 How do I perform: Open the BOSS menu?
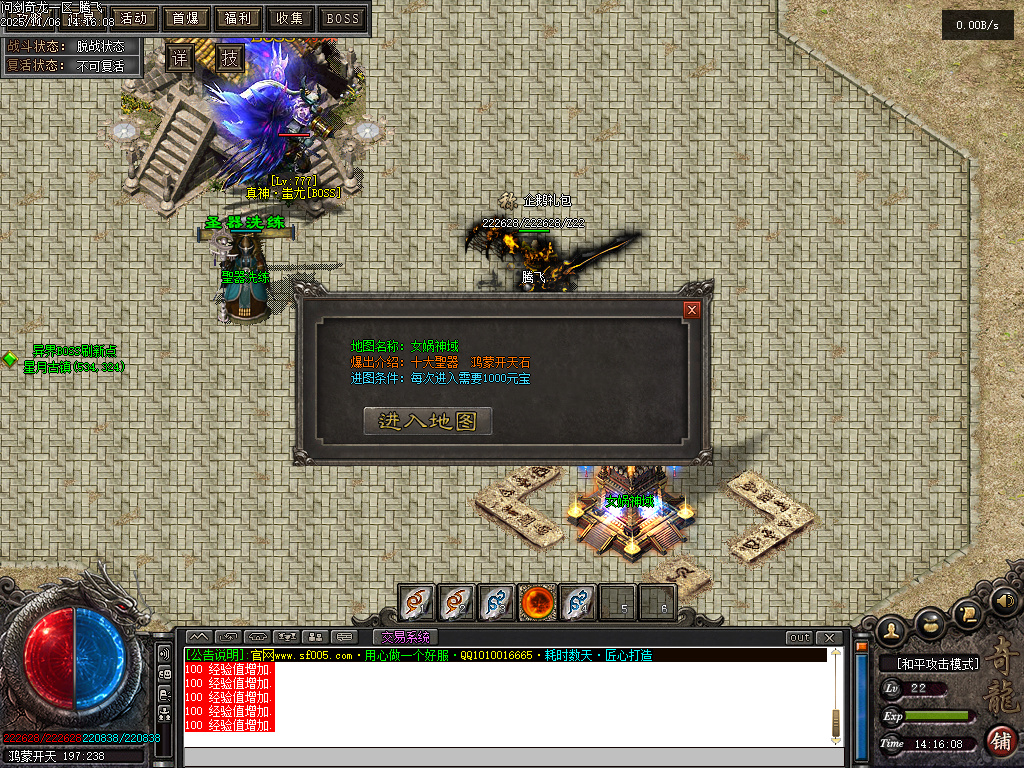(x=343, y=18)
